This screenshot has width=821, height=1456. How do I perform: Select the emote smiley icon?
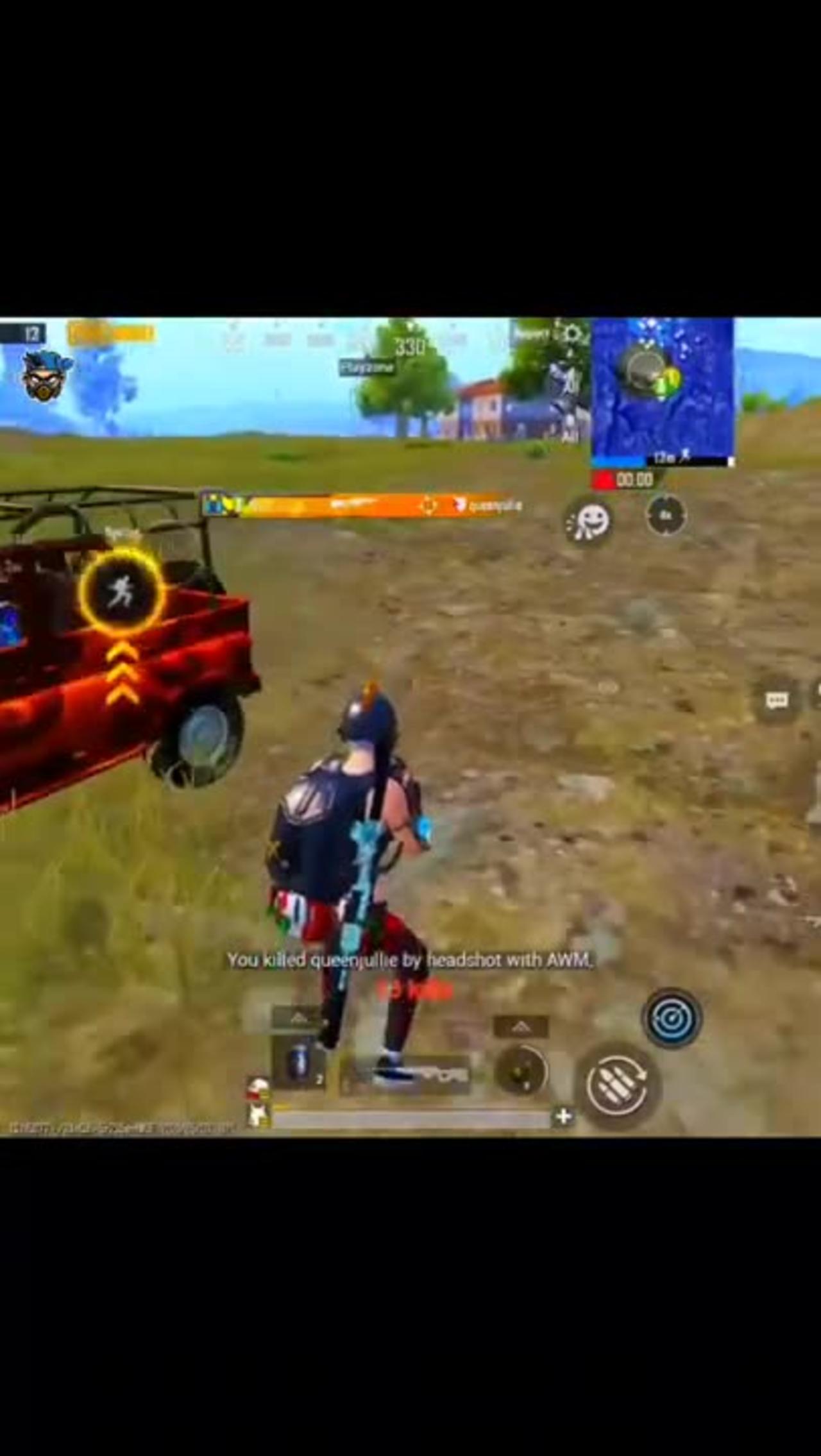point(590,521)
